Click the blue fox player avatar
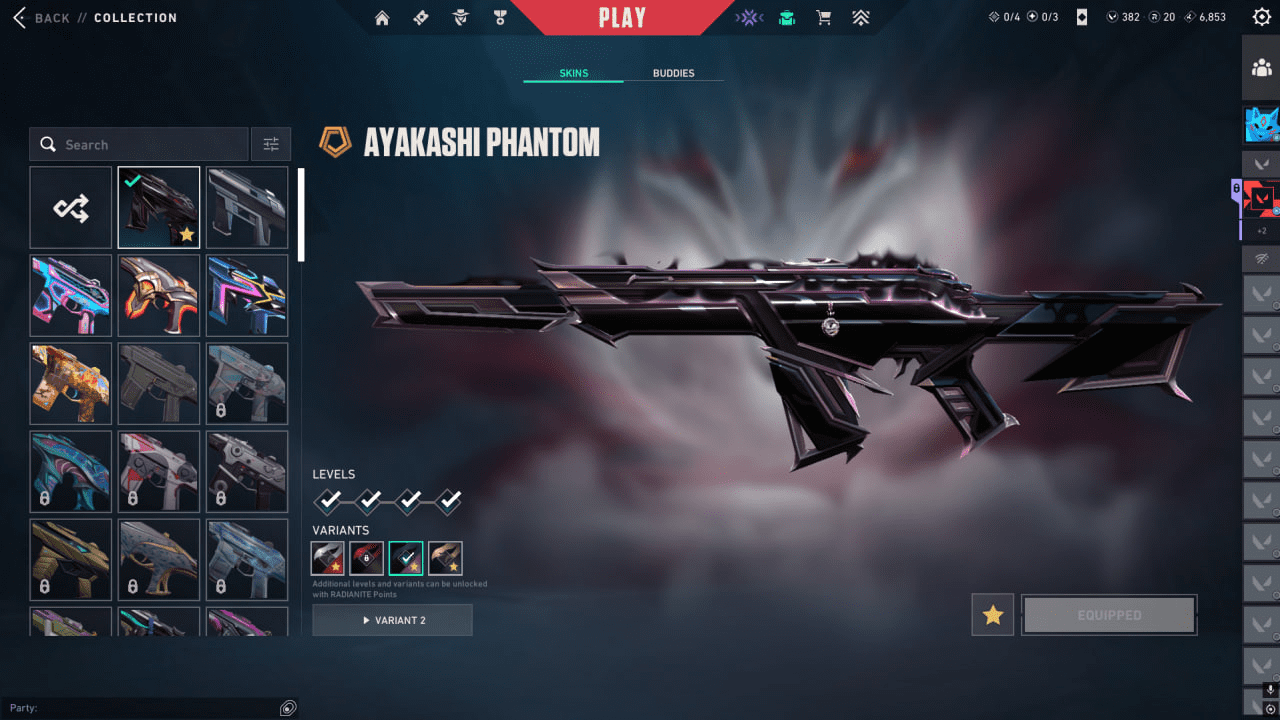 pos(1261,125)
